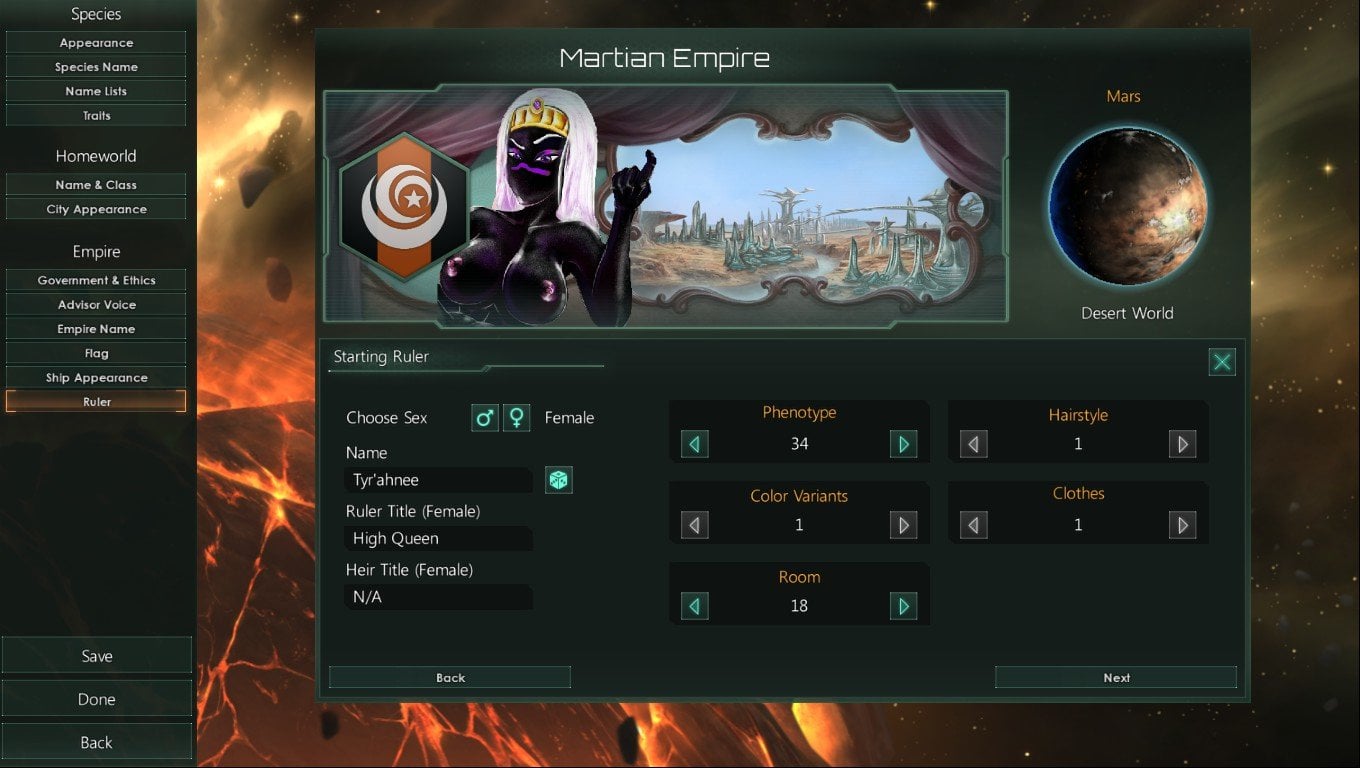Screen dimensions: 1360x768
Task: Proceed with the Next button
Action: (x=1116, y=678)
